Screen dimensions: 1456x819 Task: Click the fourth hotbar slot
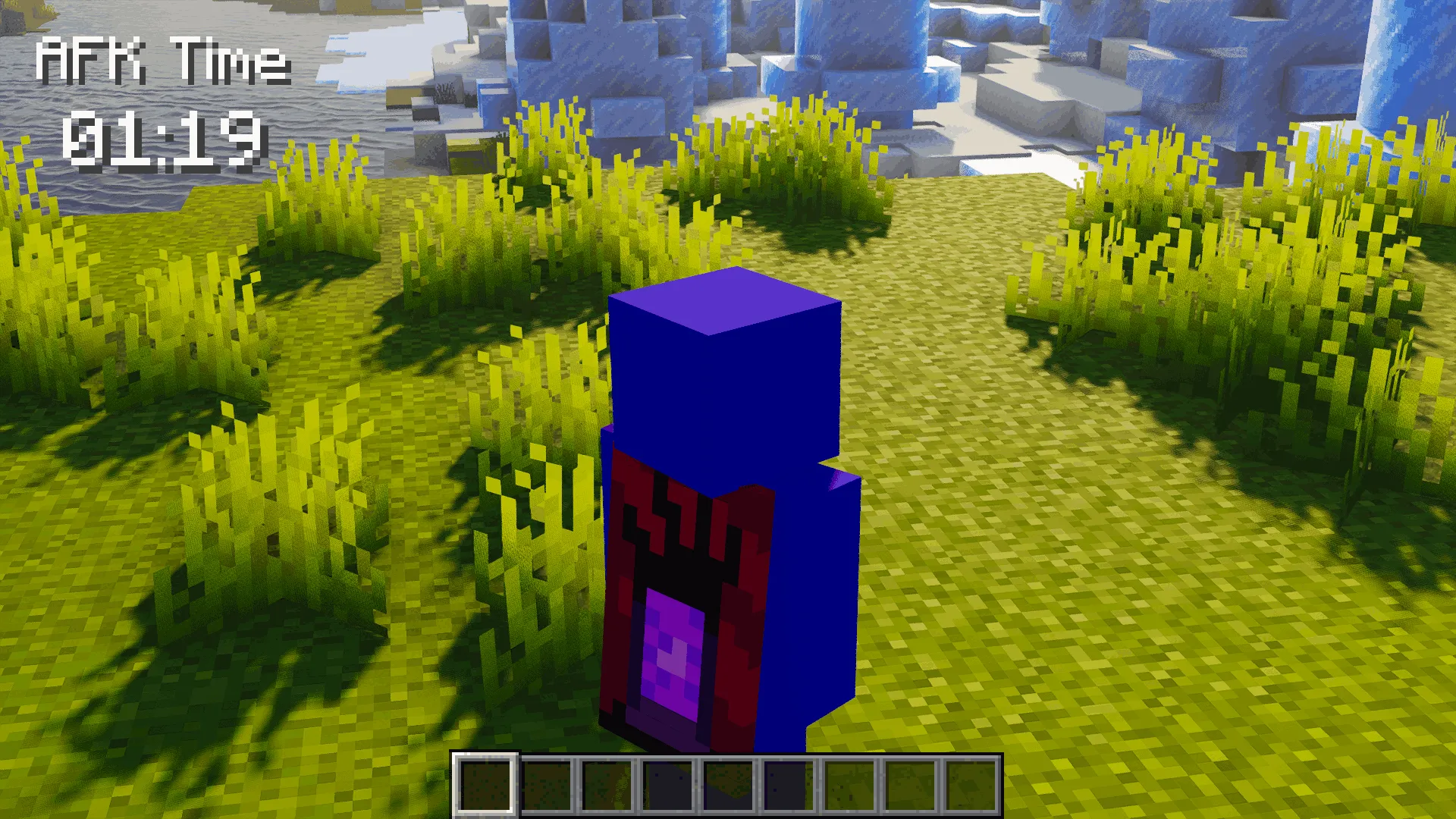click(668, 785)
